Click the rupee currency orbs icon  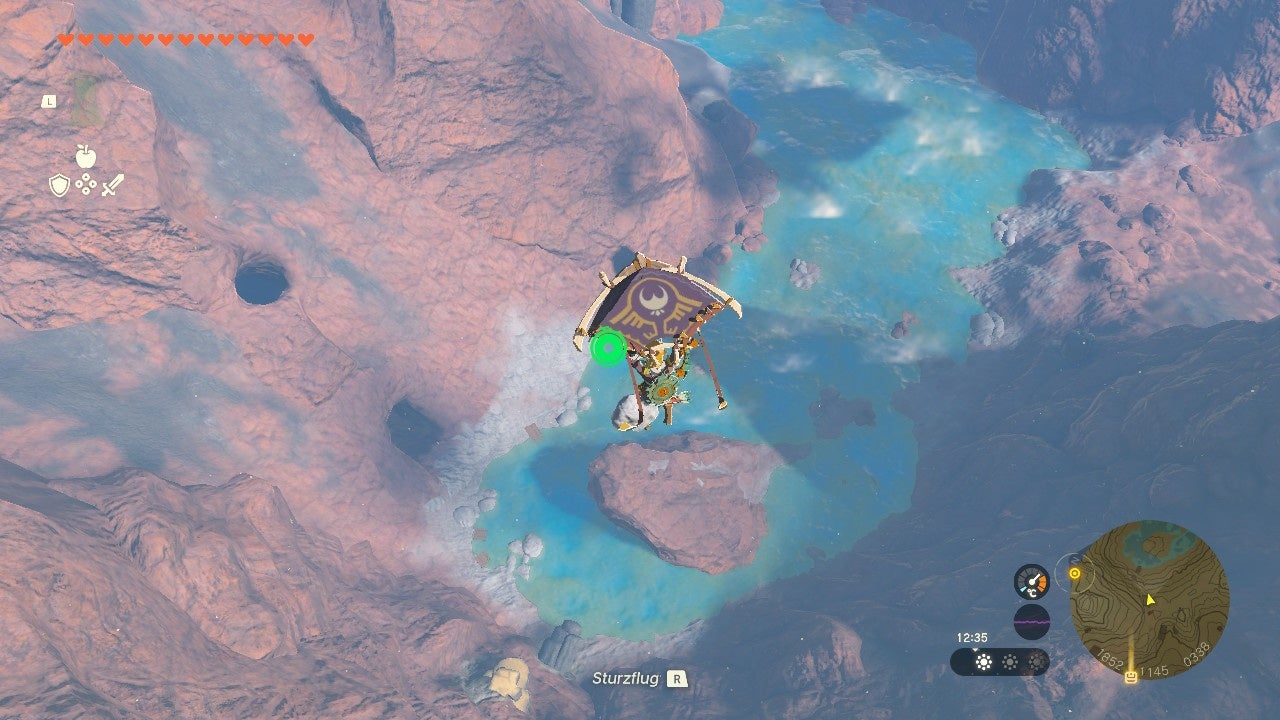(x=86, y=184)
